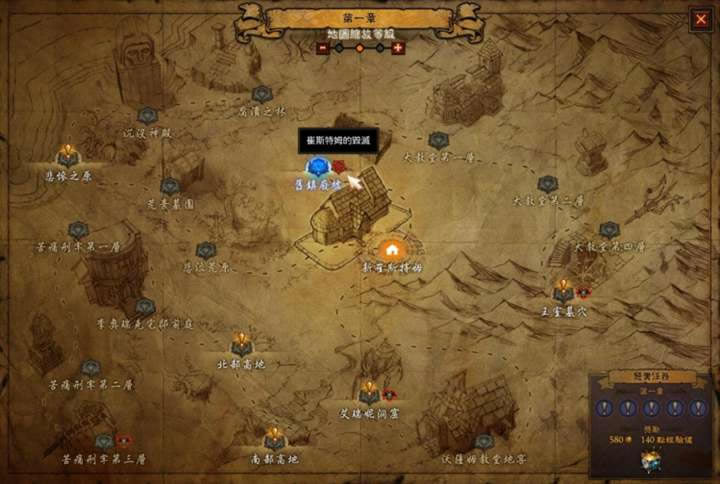This screenshot has width=720, height=484.
Task: Go to the 大教堂第一層 waypoint
Action: pyautogui.click(x=438, y=140)
